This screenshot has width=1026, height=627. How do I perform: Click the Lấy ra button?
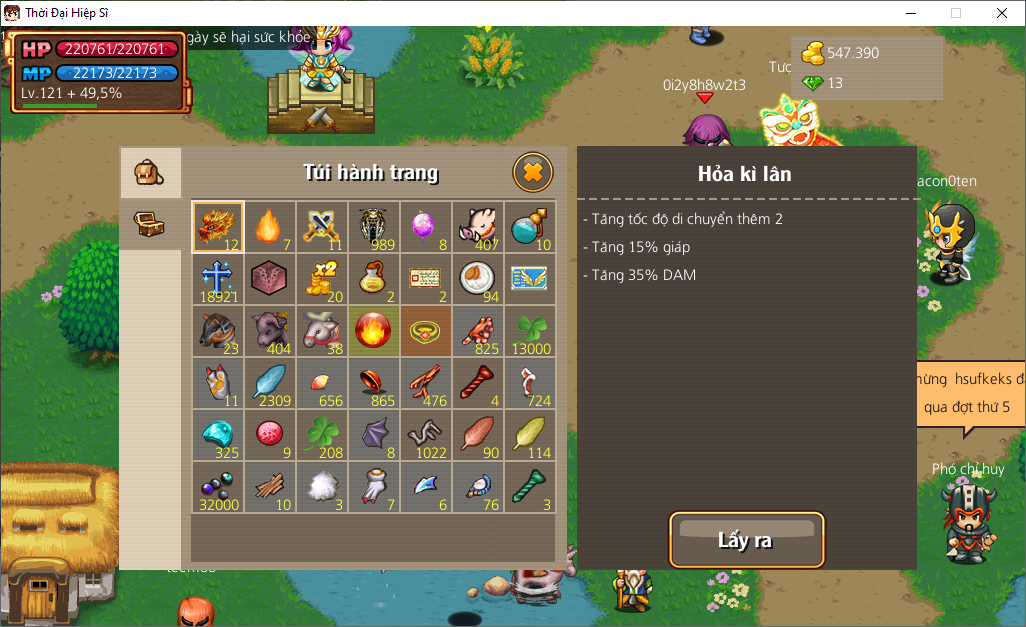click(746, 540)
